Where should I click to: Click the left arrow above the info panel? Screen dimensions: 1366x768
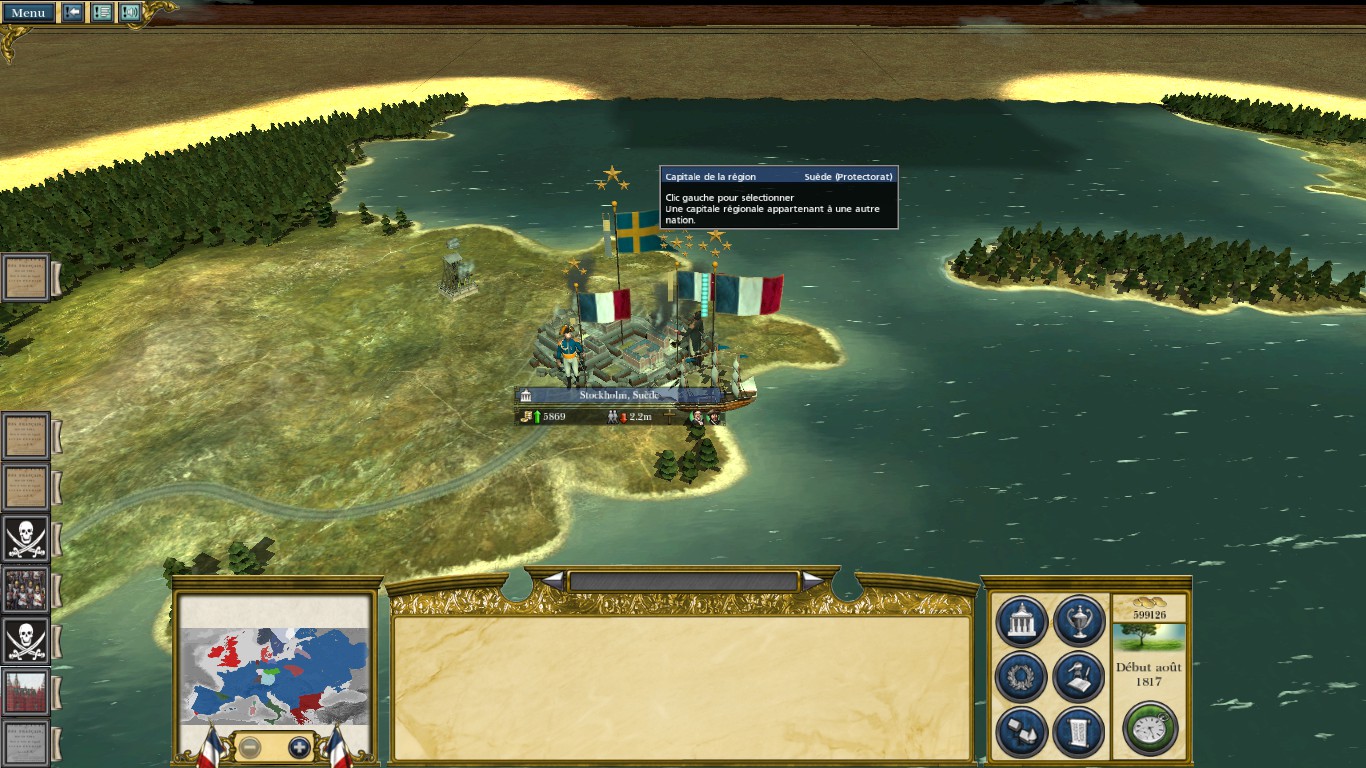pyautogui.click(x=553, y=580)
